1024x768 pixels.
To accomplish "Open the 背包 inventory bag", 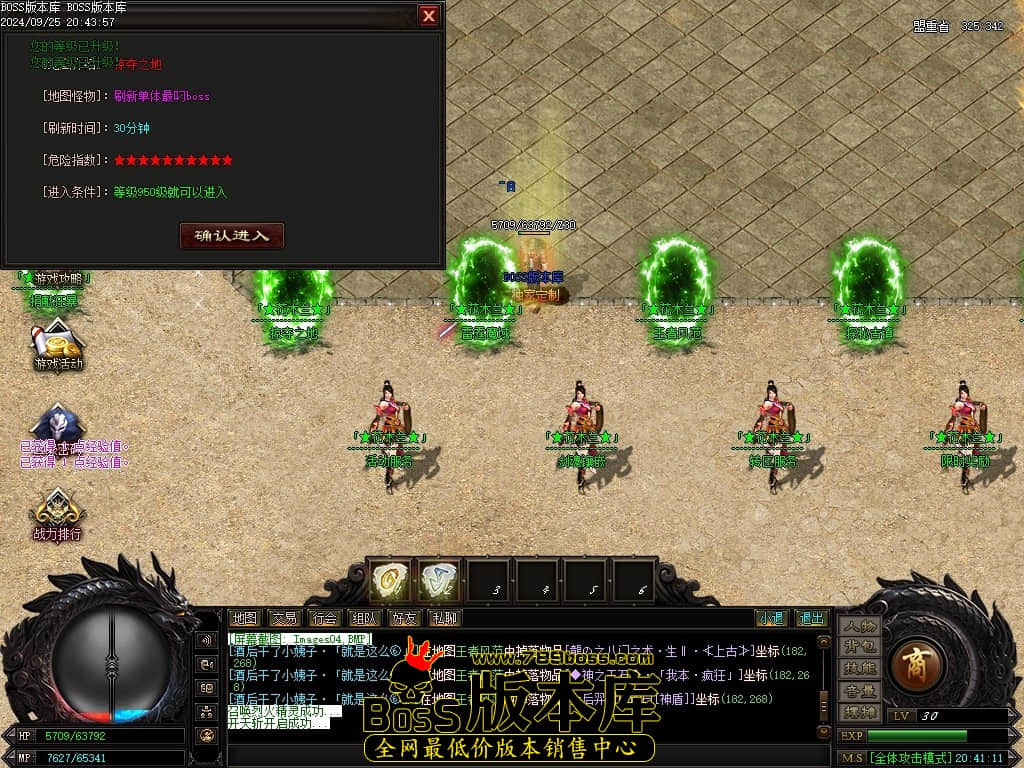I will coord(859,647).
